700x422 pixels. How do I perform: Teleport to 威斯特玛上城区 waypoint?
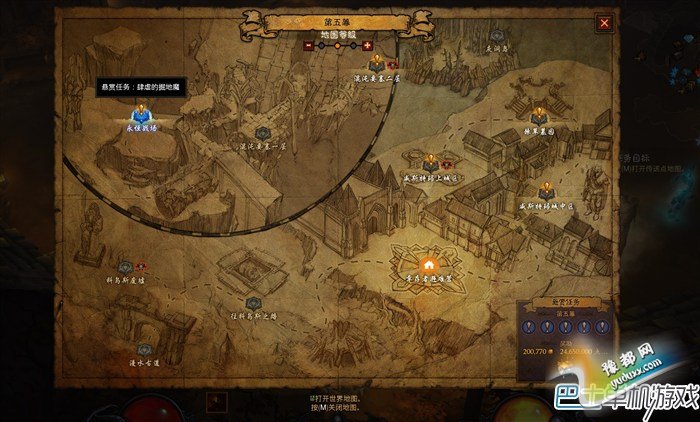click(x=430, y=162)
